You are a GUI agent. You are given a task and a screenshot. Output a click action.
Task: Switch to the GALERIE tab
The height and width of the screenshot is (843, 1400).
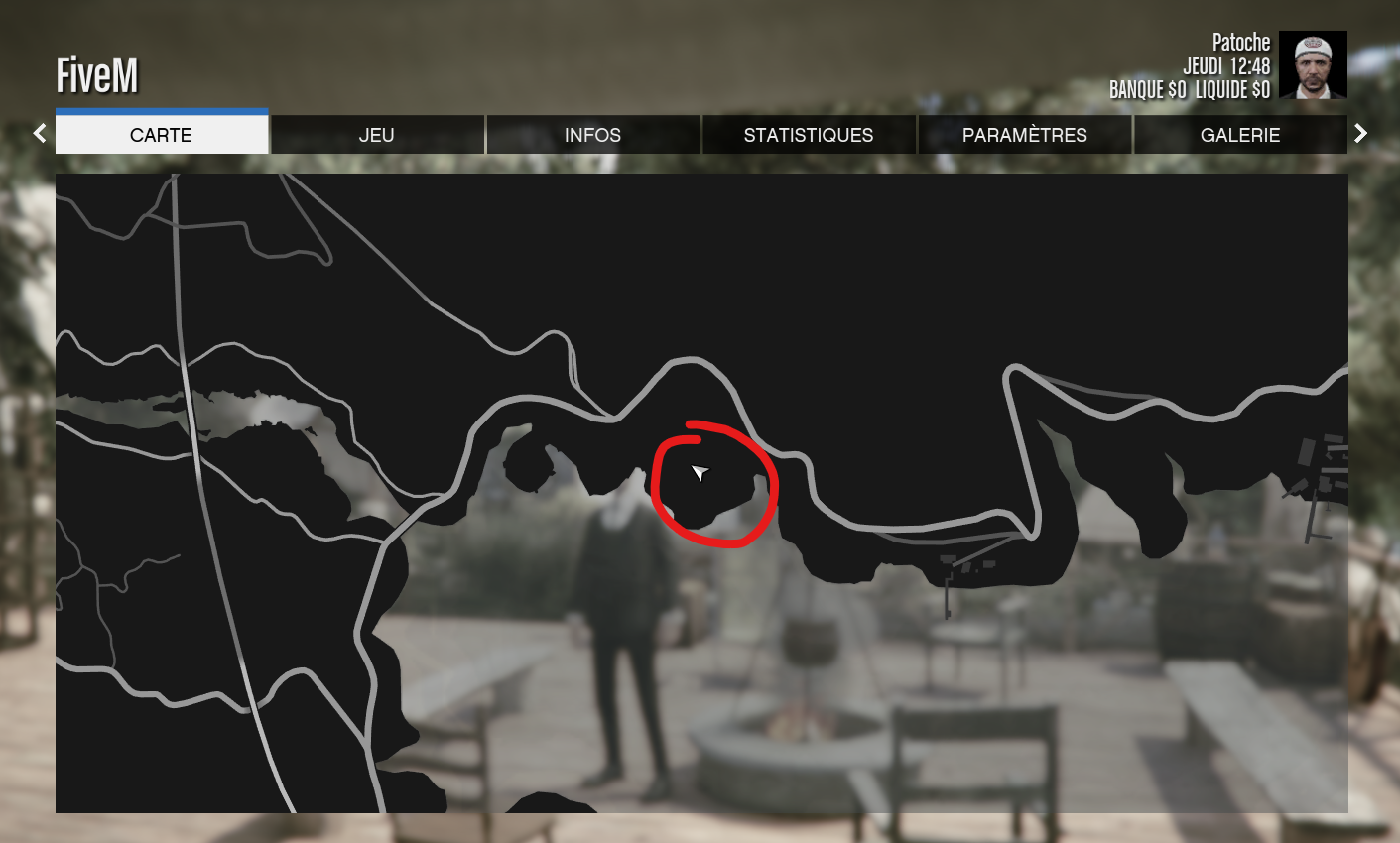pyautogui.click(x=1240, y=135)
